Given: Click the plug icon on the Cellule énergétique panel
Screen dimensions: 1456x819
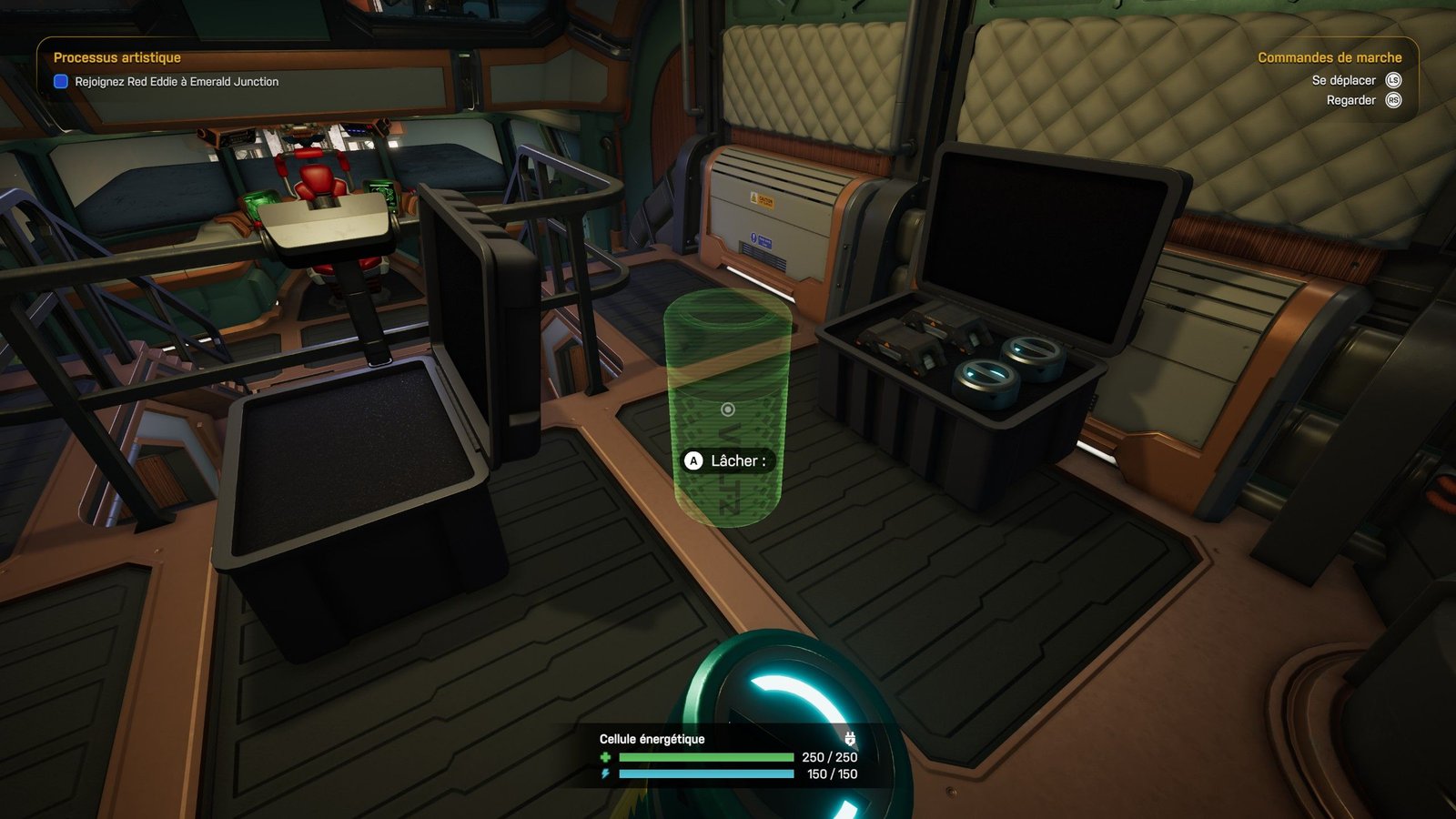Looking at the screenshot, I should click(850, 738).
